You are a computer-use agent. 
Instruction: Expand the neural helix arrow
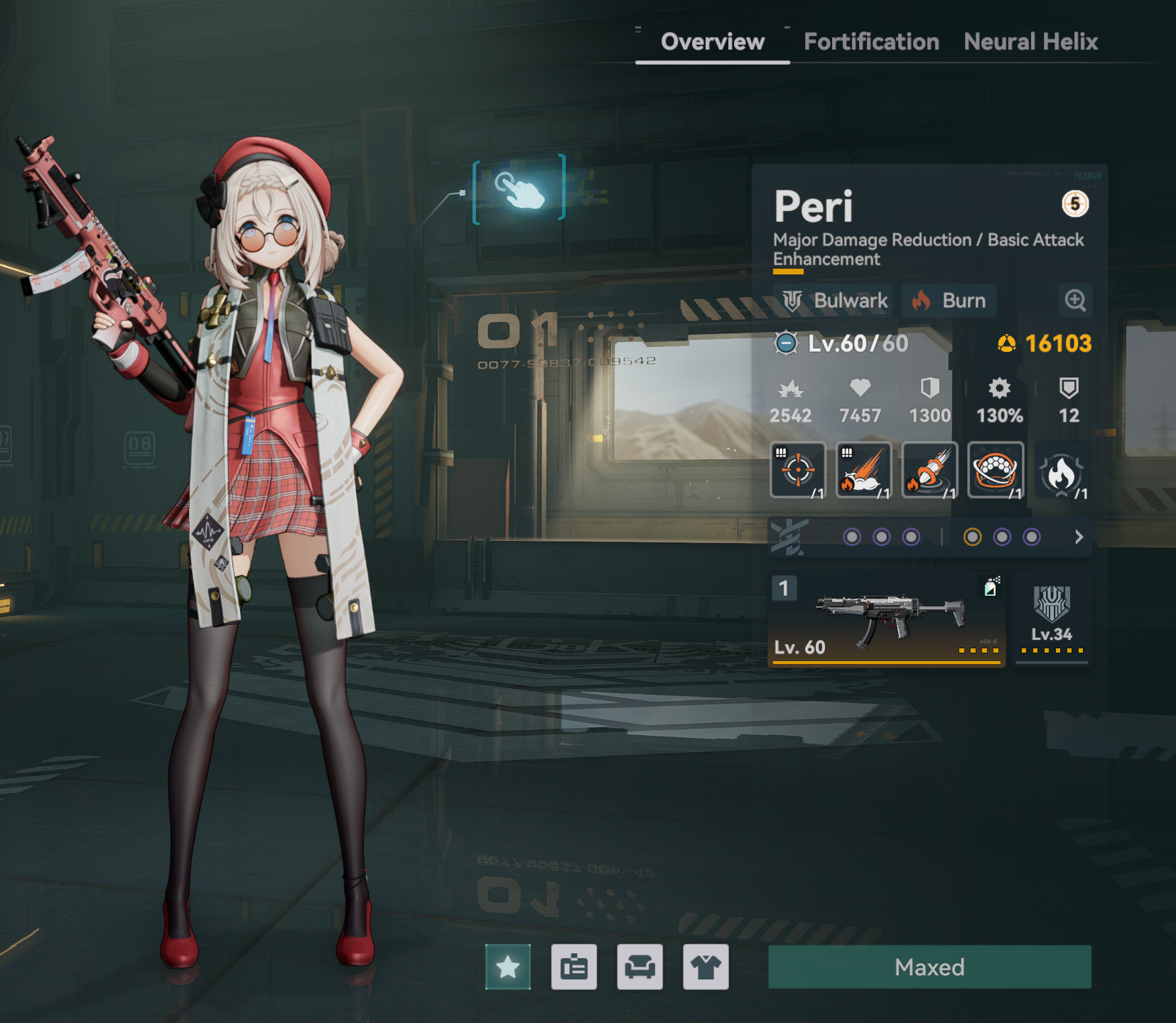point(1079,537)
